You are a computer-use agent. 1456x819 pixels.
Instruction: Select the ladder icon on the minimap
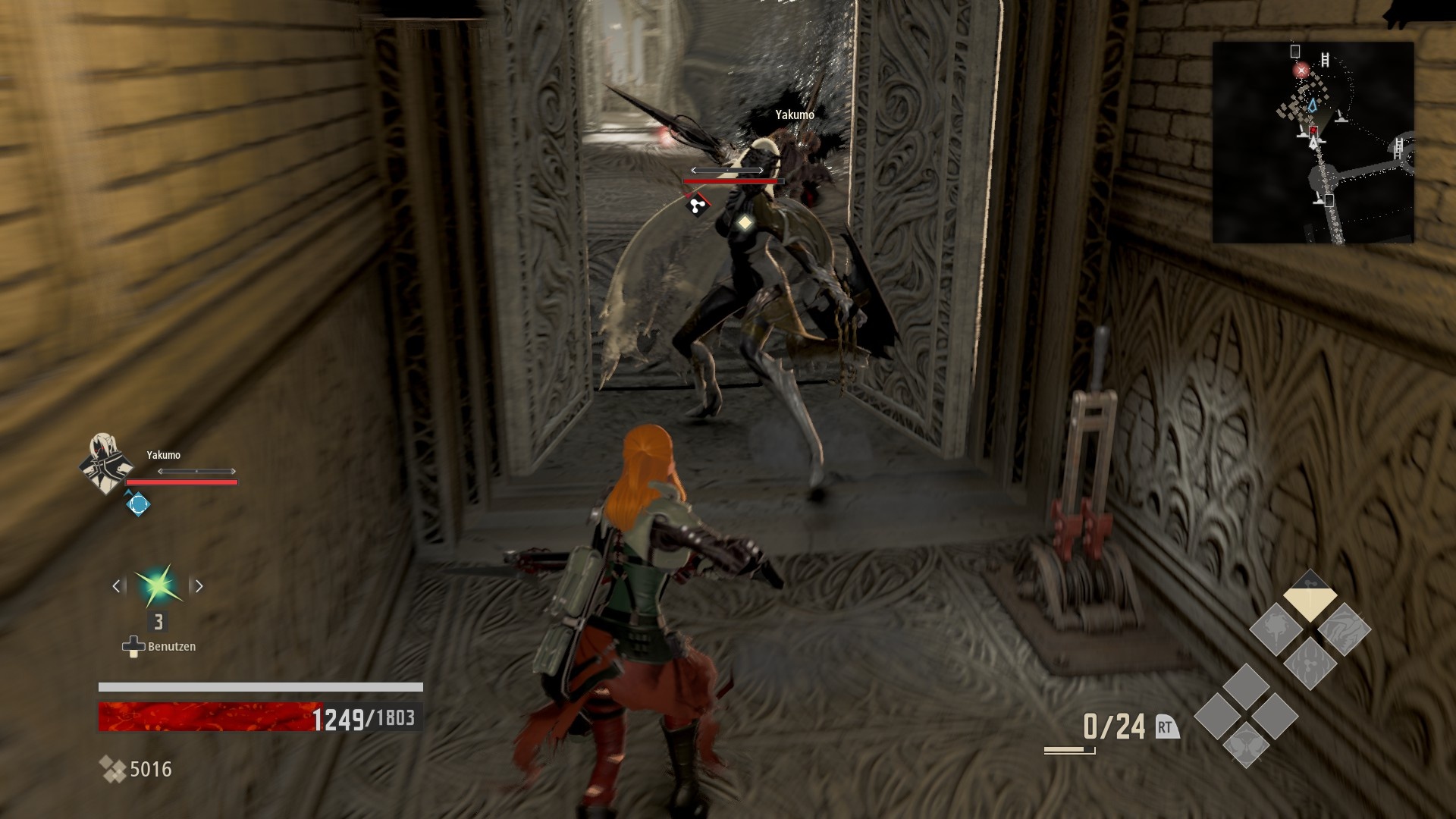point(1325,59)
